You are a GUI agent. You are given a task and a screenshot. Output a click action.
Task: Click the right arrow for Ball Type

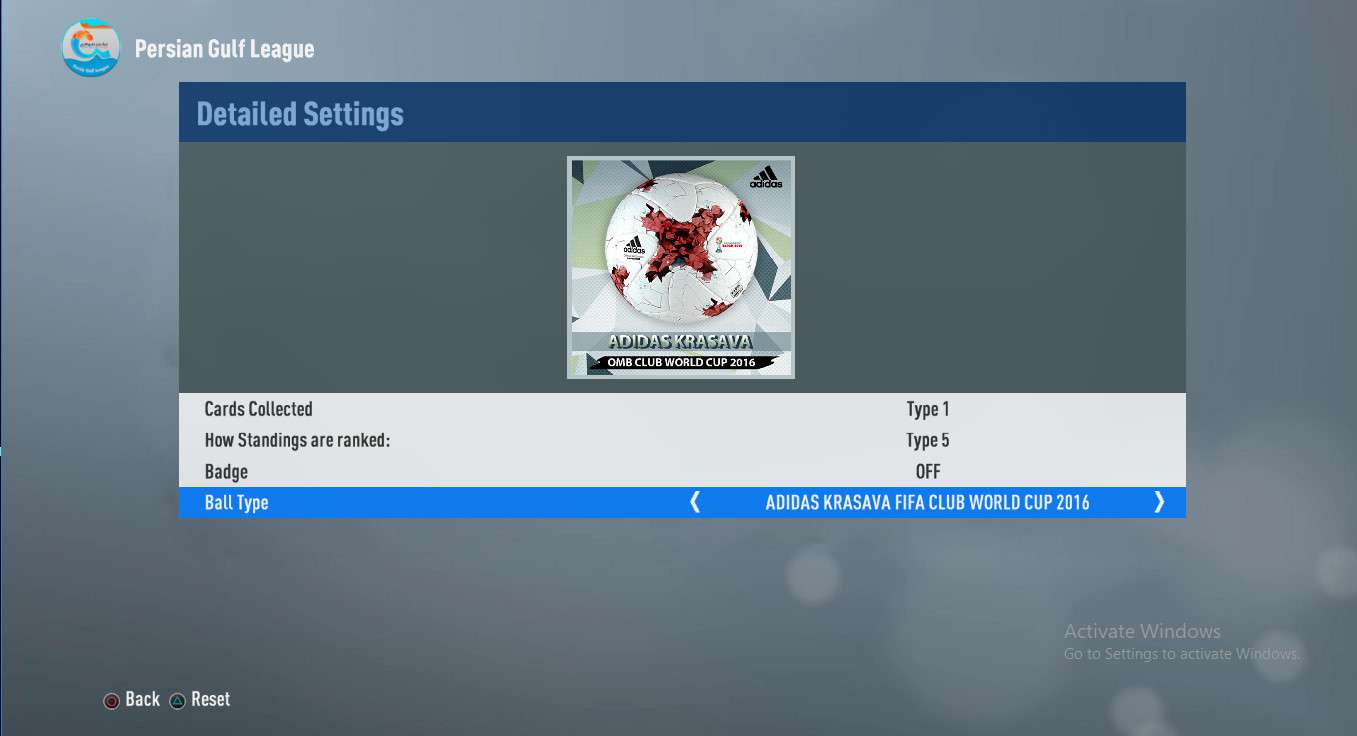coord(1159,502)
